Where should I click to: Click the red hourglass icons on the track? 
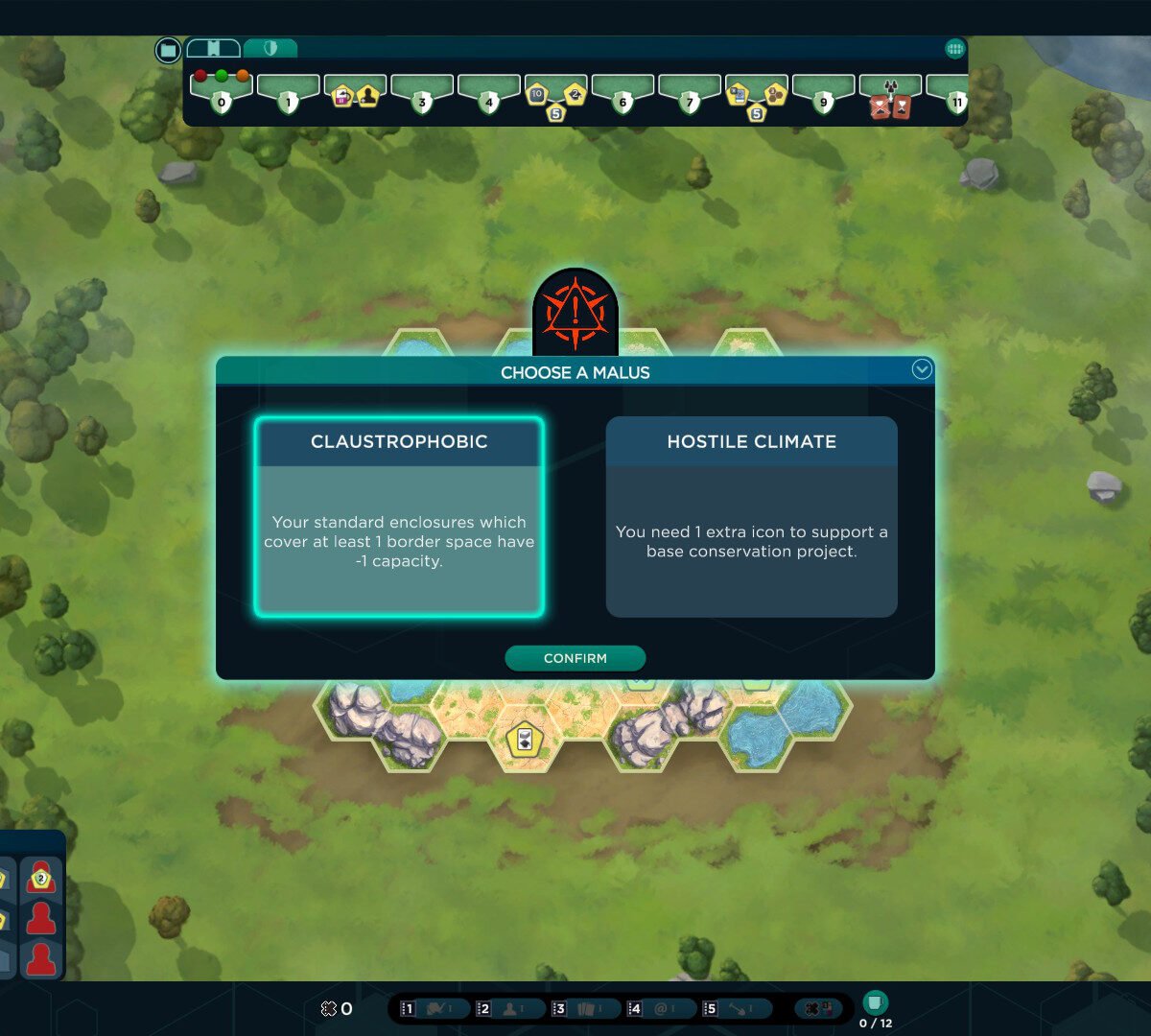tap(890, 107)
